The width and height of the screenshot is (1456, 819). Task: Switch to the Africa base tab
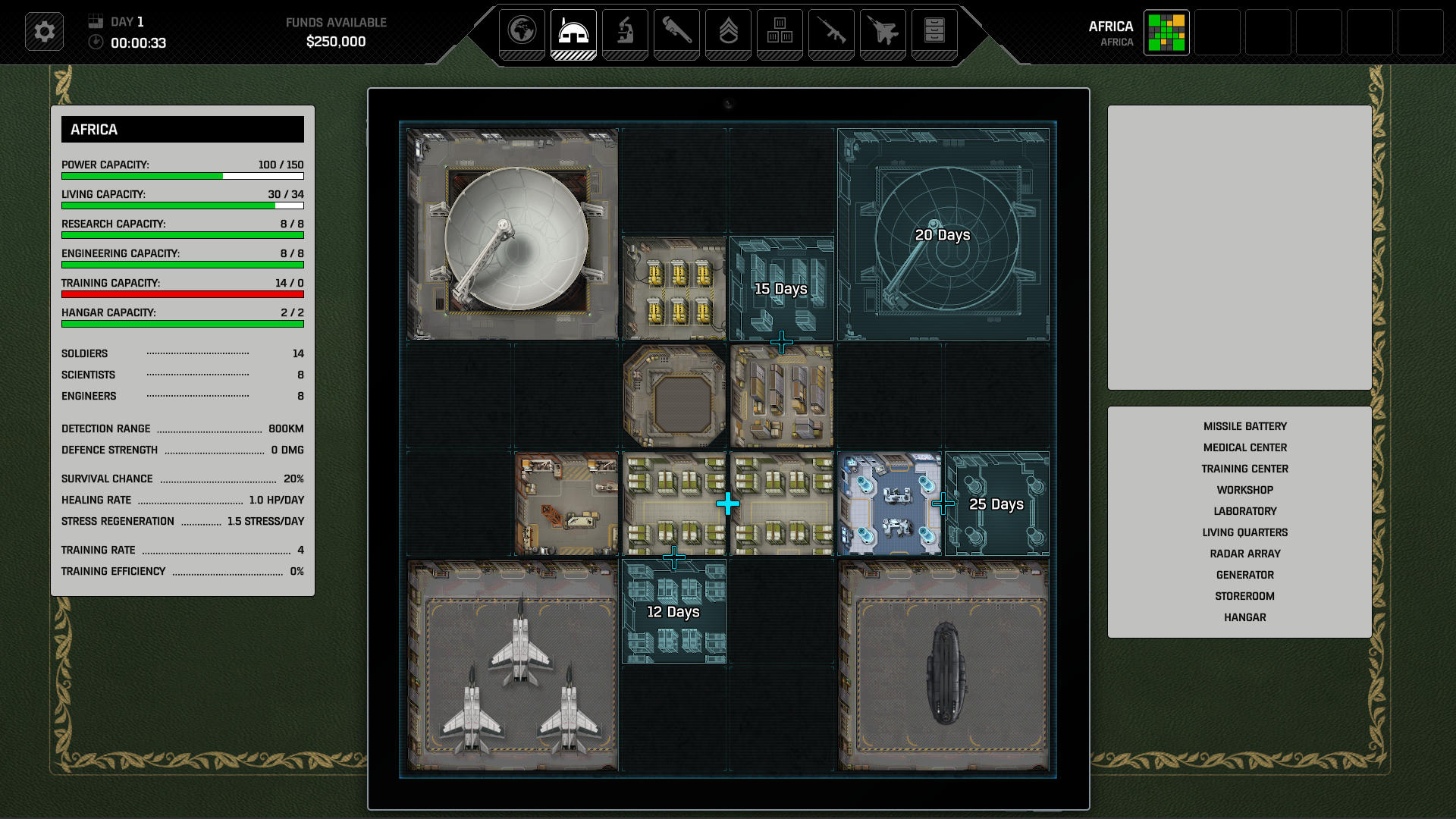1166,33
